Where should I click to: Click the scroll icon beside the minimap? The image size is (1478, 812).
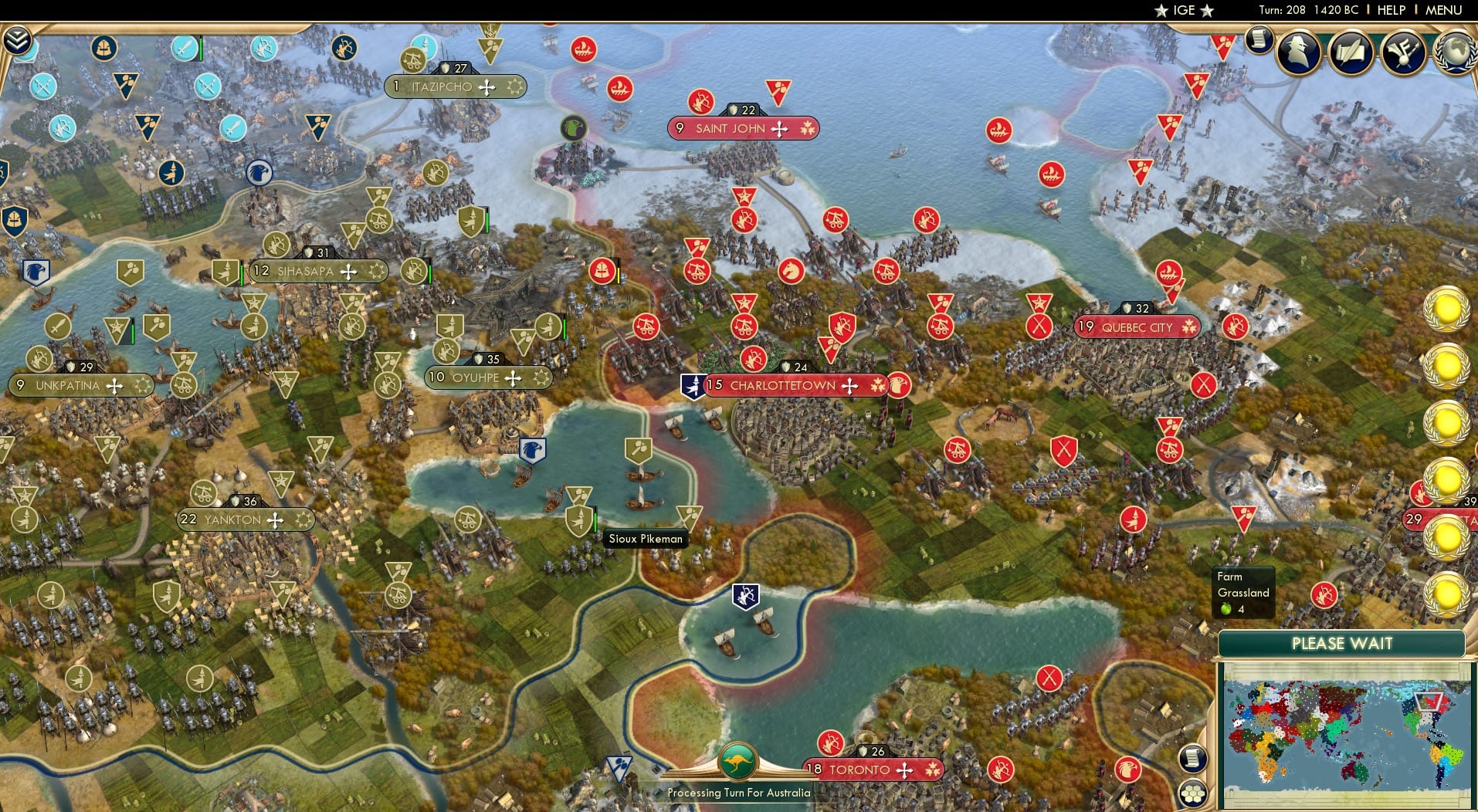1193,759
